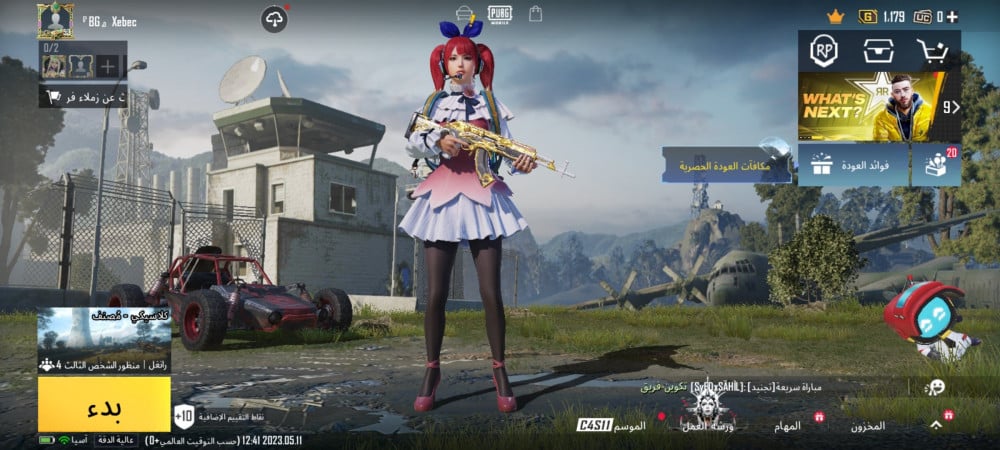Open the return benefits gift button

pos(848,164)
